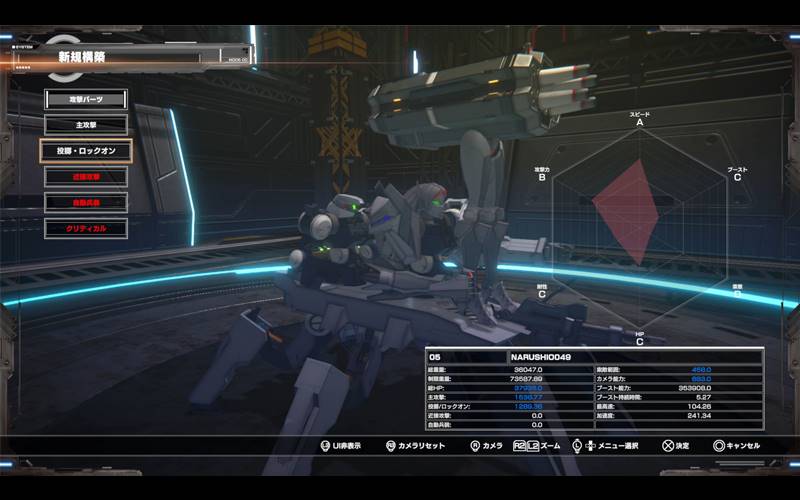This screenshot has width=800, height=500.
Task: Choose the 主攻撃 option
Action: (x=85, y=125)
